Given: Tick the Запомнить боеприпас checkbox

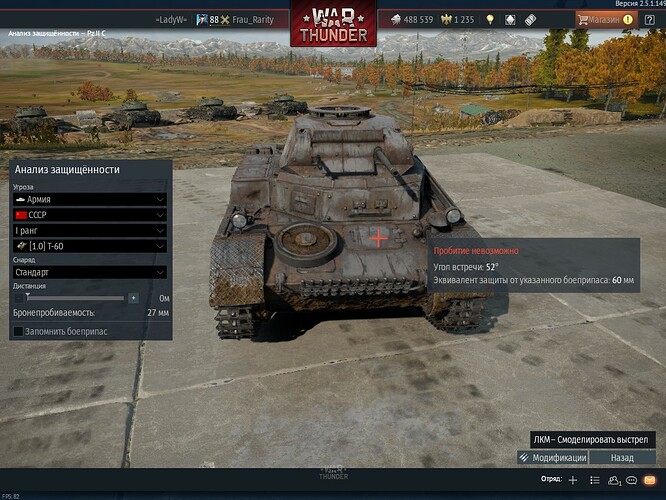Looking at the screenshot, I should point(19,331).
